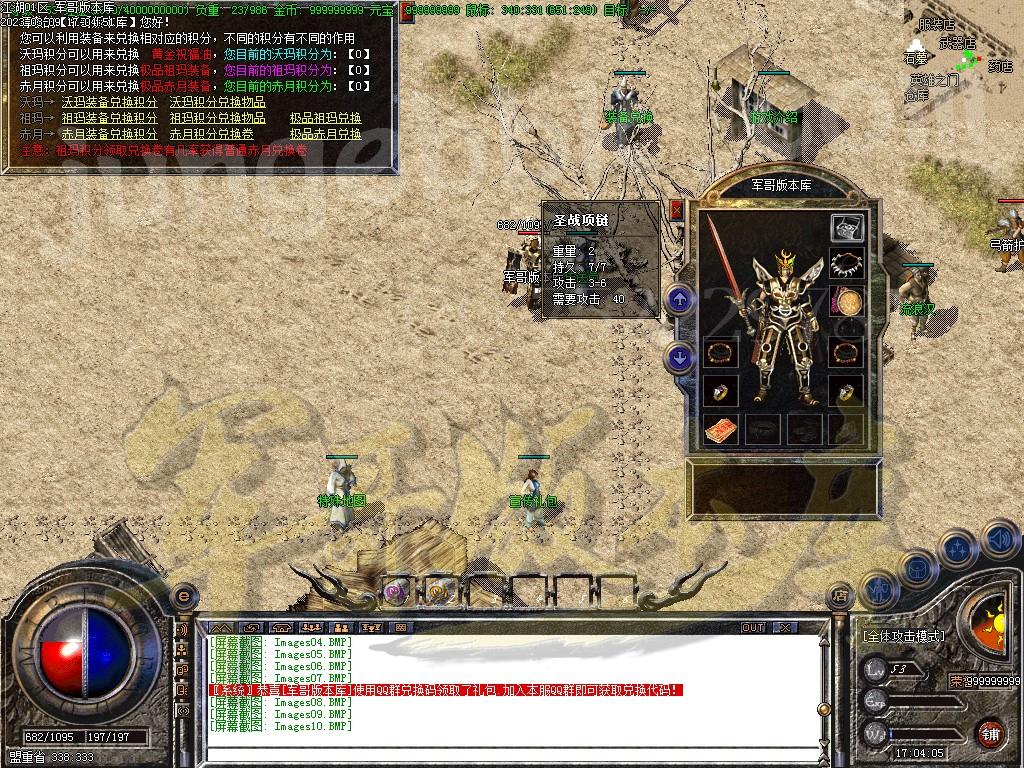The image size is (1024, 768).
Task: Open the treasure chest icon in equipment panel
Action: click(x=846, y=227)
